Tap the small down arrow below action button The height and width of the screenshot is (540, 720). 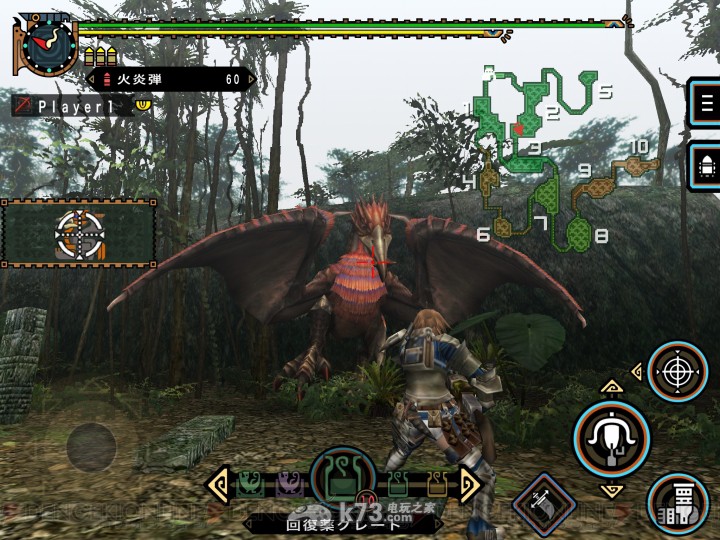click(609, 490)
